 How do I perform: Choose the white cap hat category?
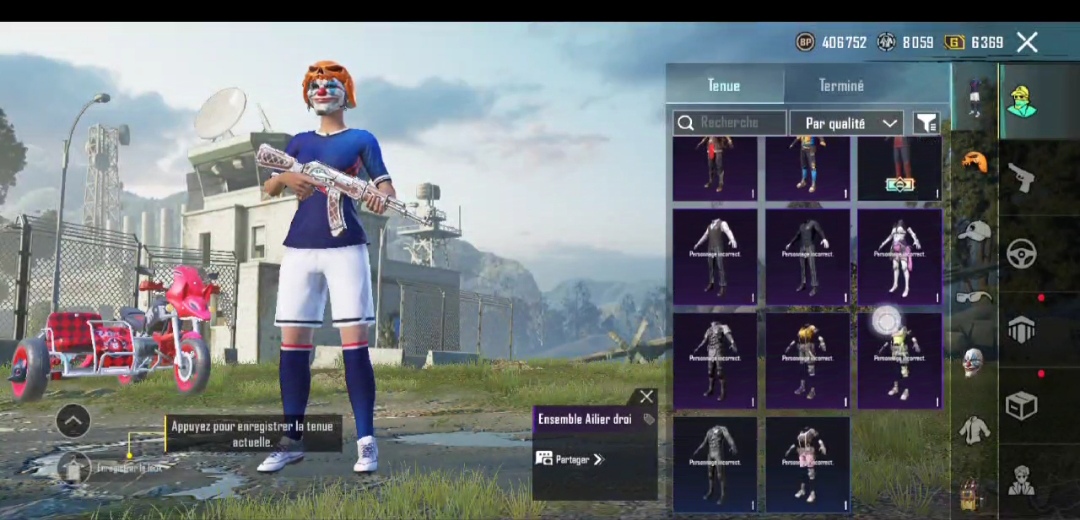[x=974, y=230]
